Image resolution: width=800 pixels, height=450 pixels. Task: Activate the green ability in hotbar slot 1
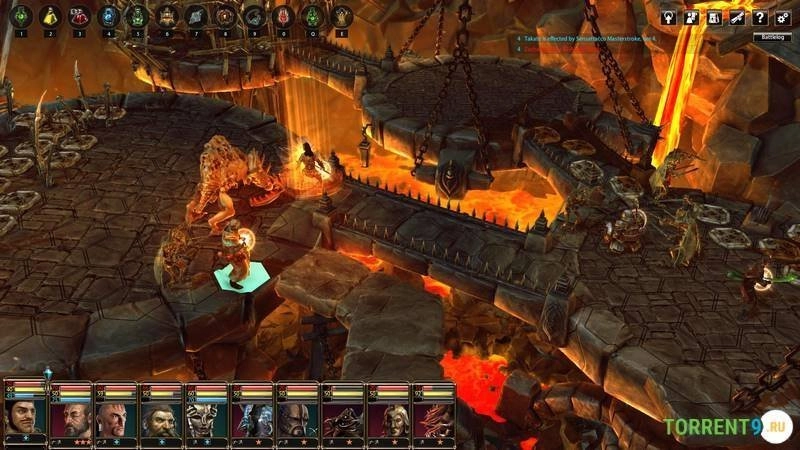pyautogui.click(x=20, y=16)
